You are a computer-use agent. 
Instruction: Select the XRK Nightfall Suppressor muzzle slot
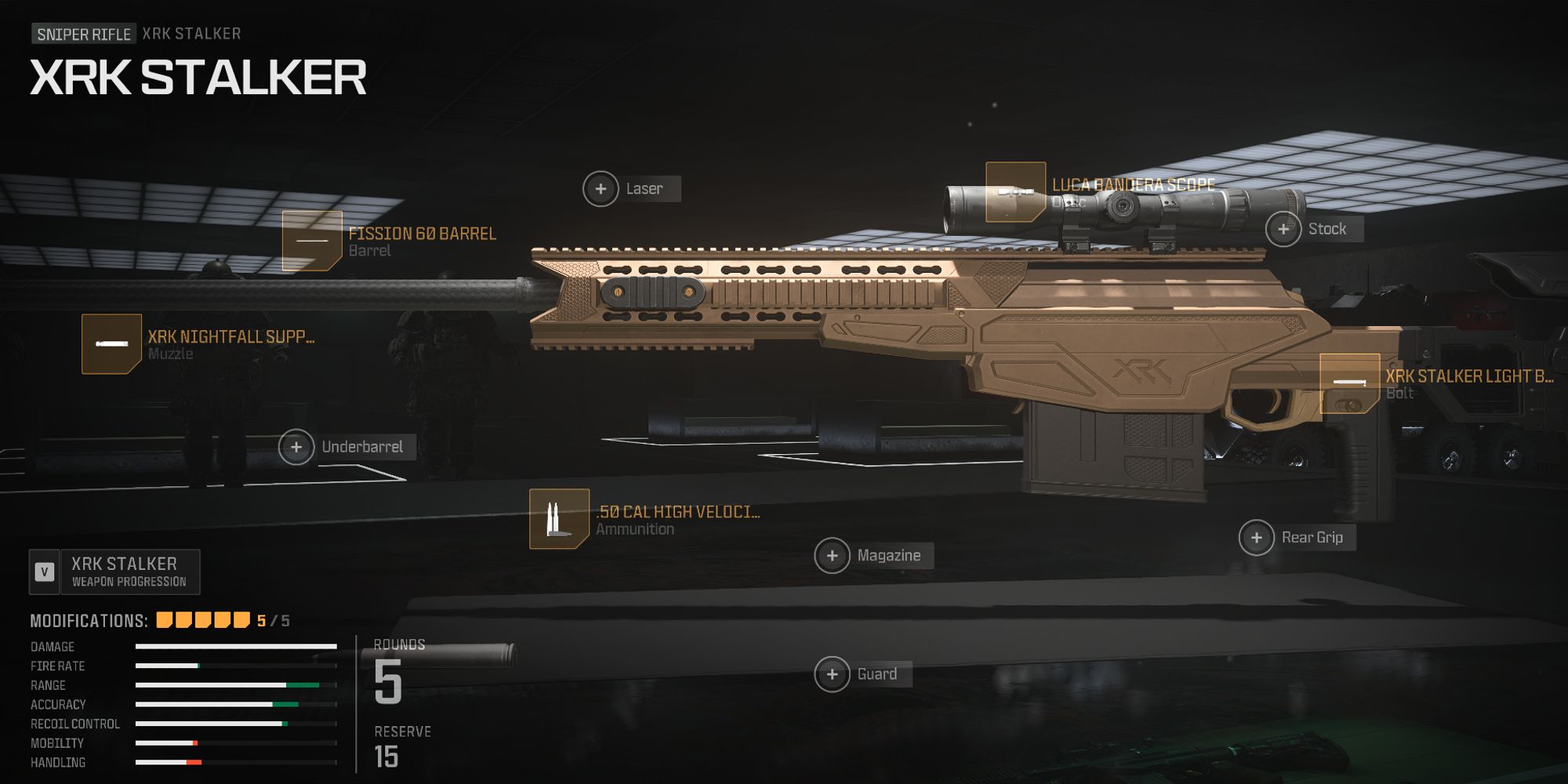point(111,344)
